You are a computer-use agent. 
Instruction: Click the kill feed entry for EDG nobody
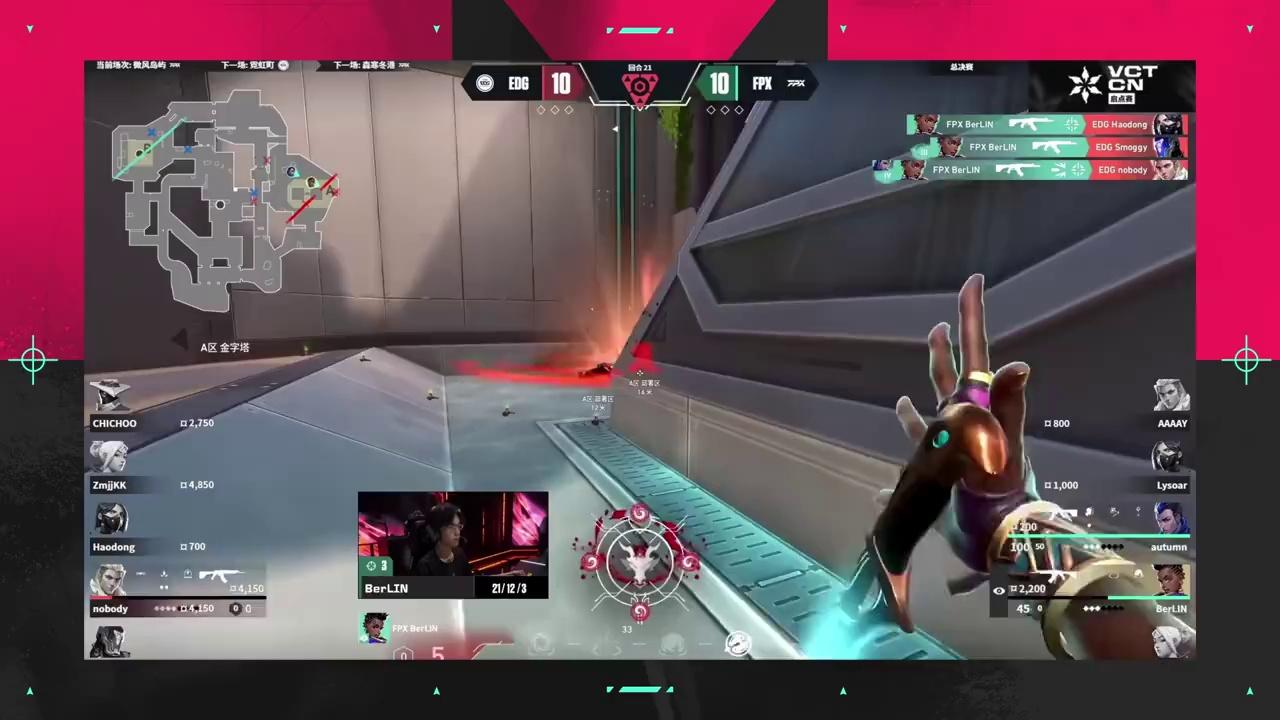(1030, 170)
